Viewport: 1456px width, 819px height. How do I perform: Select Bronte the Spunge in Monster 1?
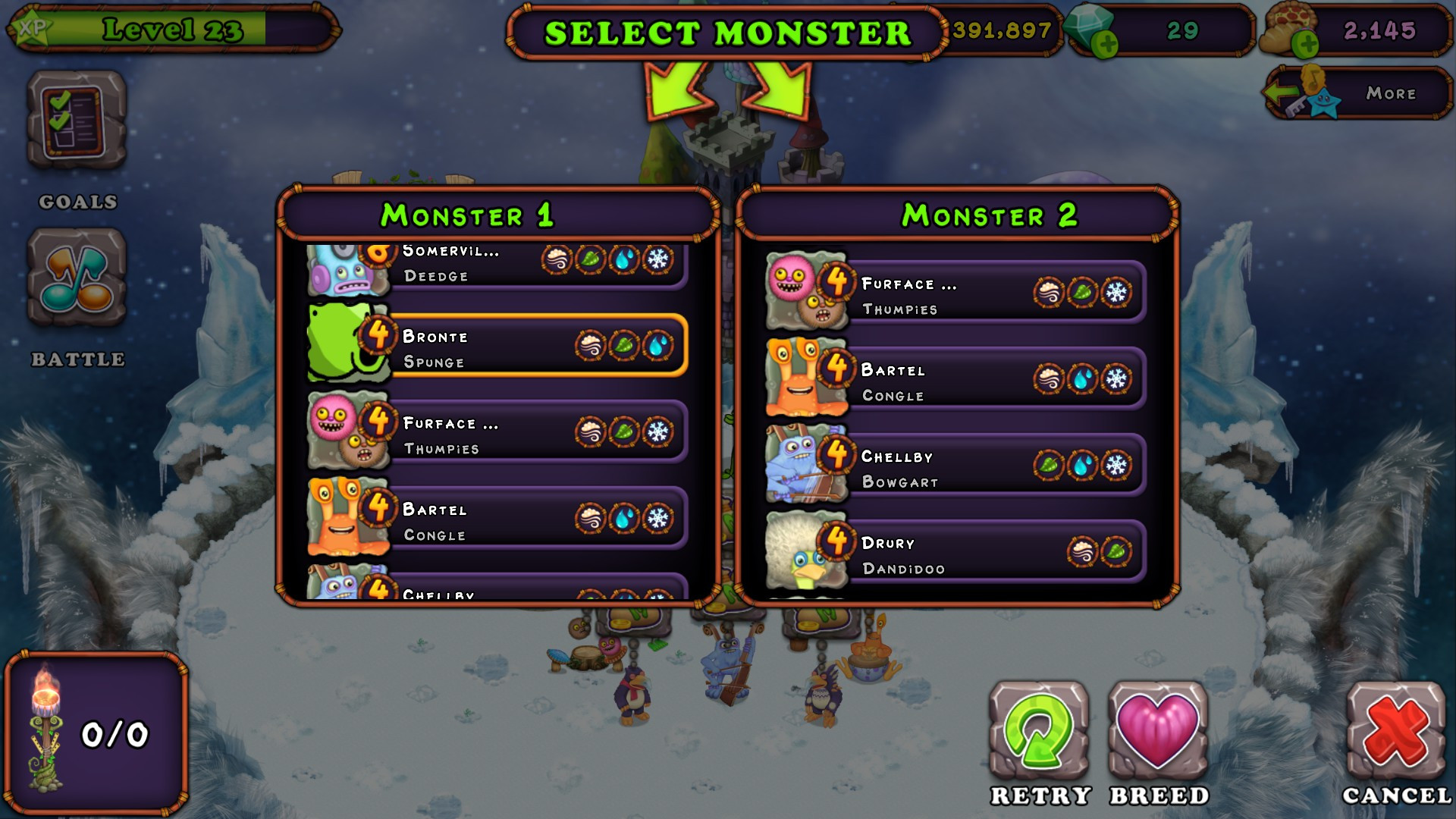[x=531, y=347]
